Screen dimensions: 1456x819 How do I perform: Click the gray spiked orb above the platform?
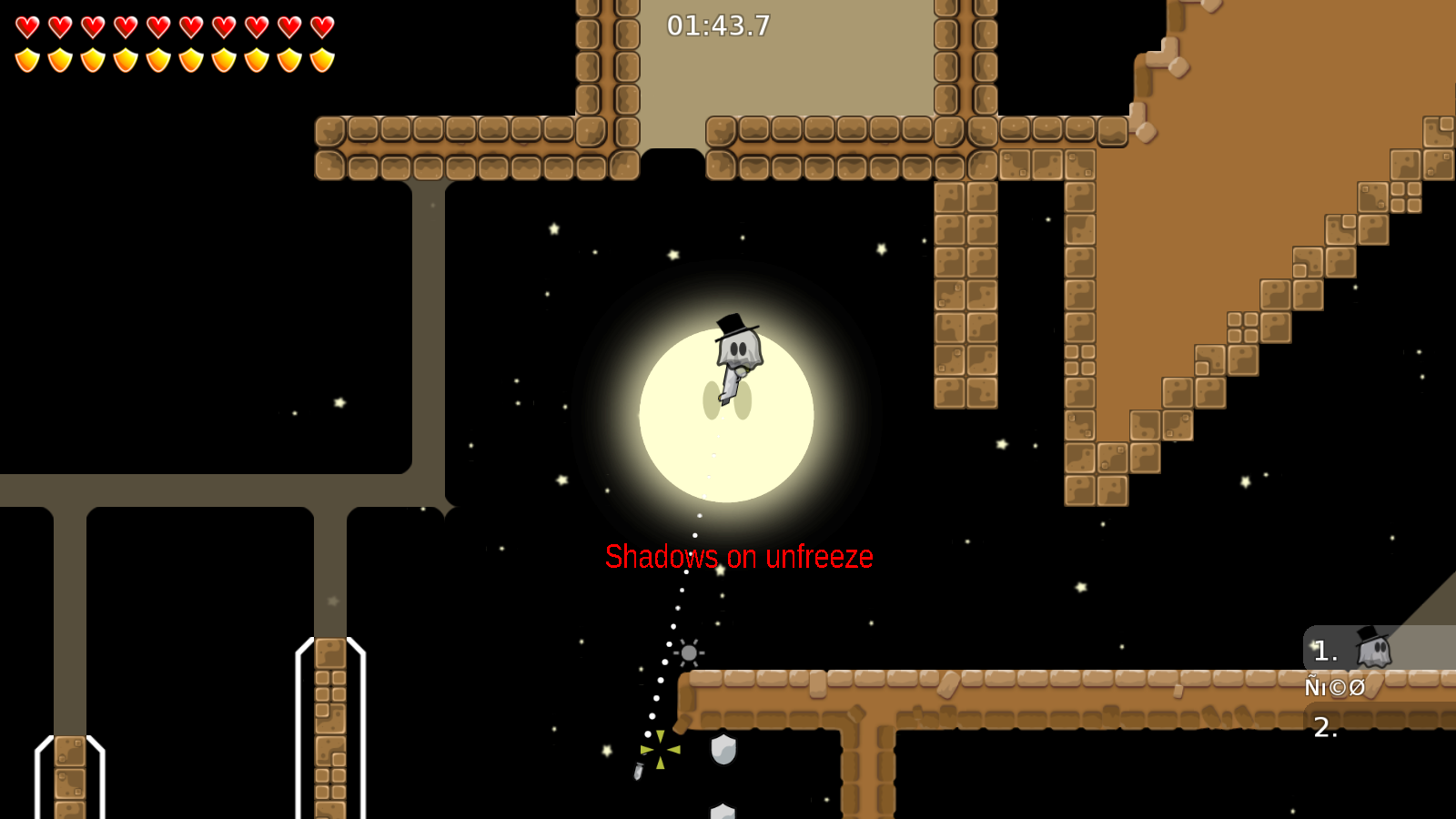click(x=687, y=653)
